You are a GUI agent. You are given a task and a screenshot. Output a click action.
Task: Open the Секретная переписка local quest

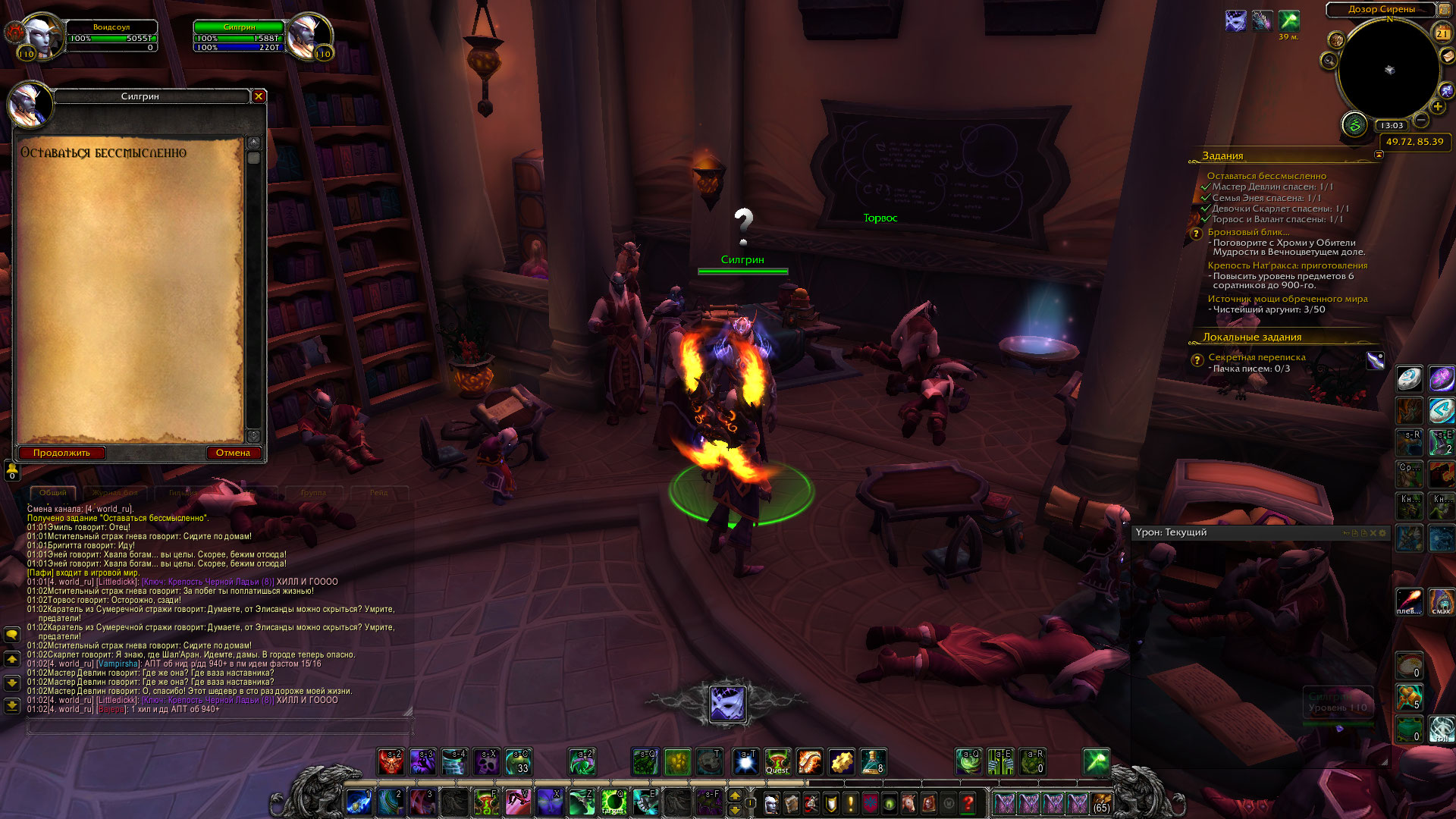pyautogui.click(x=1257, y=357)
